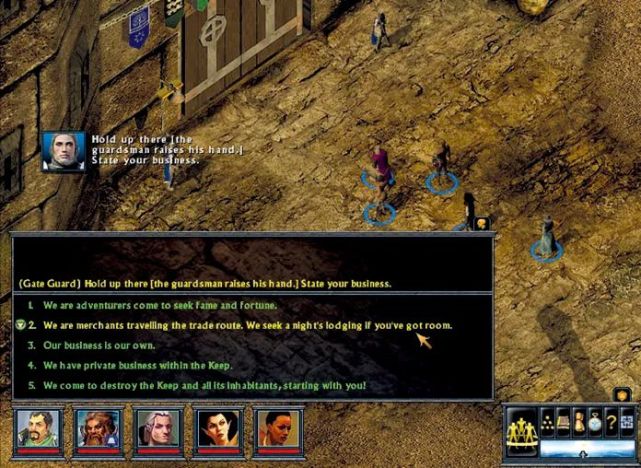Select the dark-haired elf woman portrait
641x468 pixels.
[x=218, y=429]
